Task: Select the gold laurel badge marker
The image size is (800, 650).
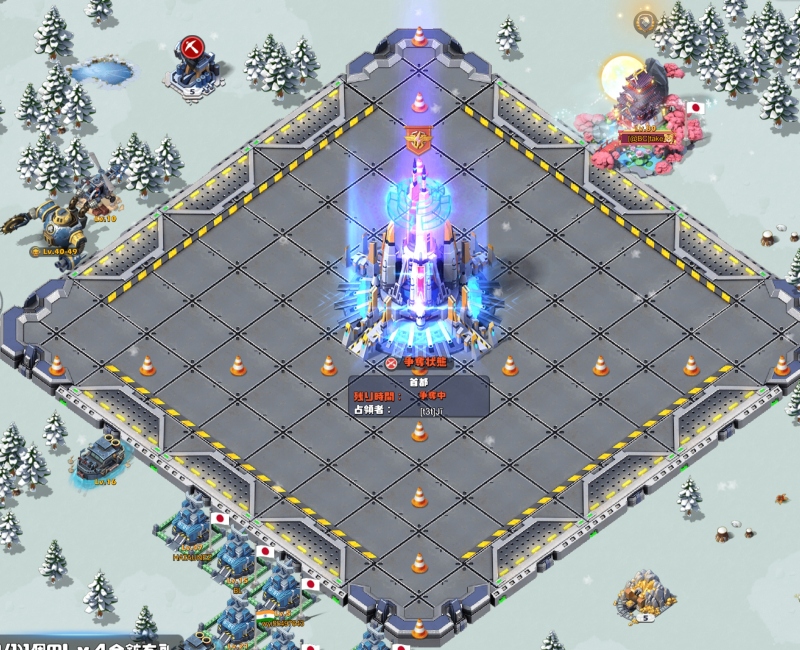Action: pyautogui.click(x=644, y=20)
